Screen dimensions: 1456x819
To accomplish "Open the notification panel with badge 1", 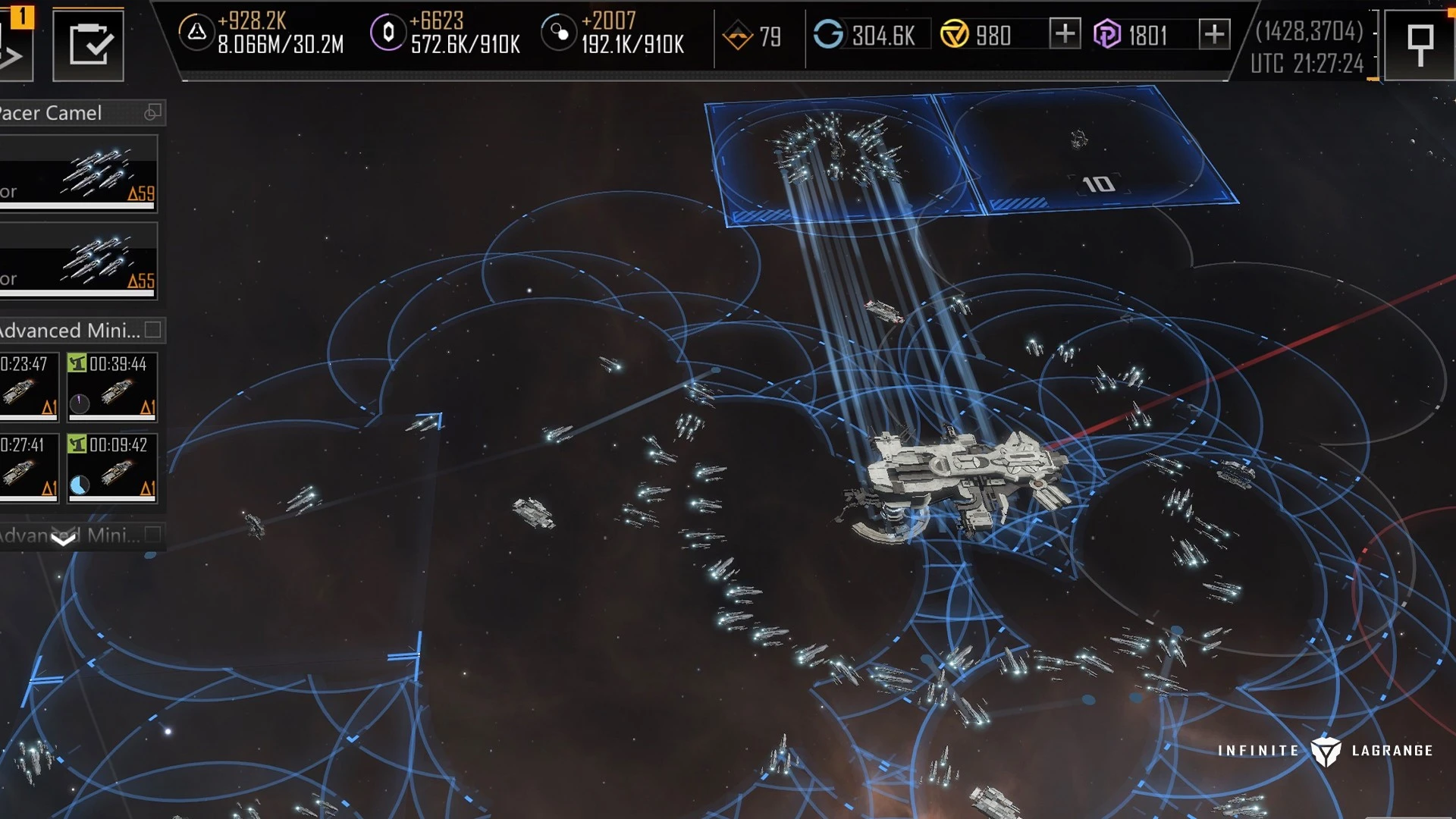I will [15, 45].
